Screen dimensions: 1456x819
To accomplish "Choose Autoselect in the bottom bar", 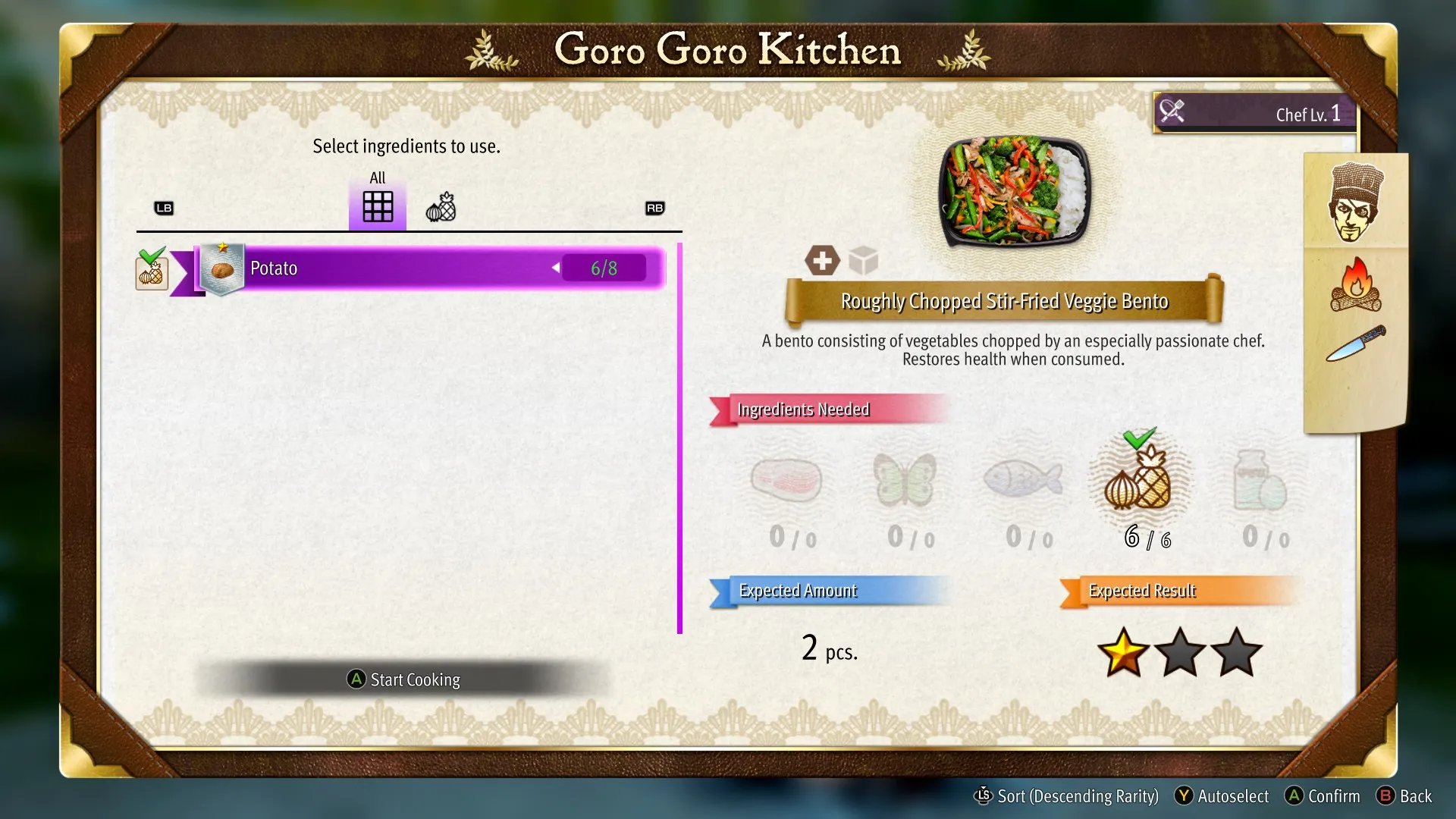I will (1222, 796).
